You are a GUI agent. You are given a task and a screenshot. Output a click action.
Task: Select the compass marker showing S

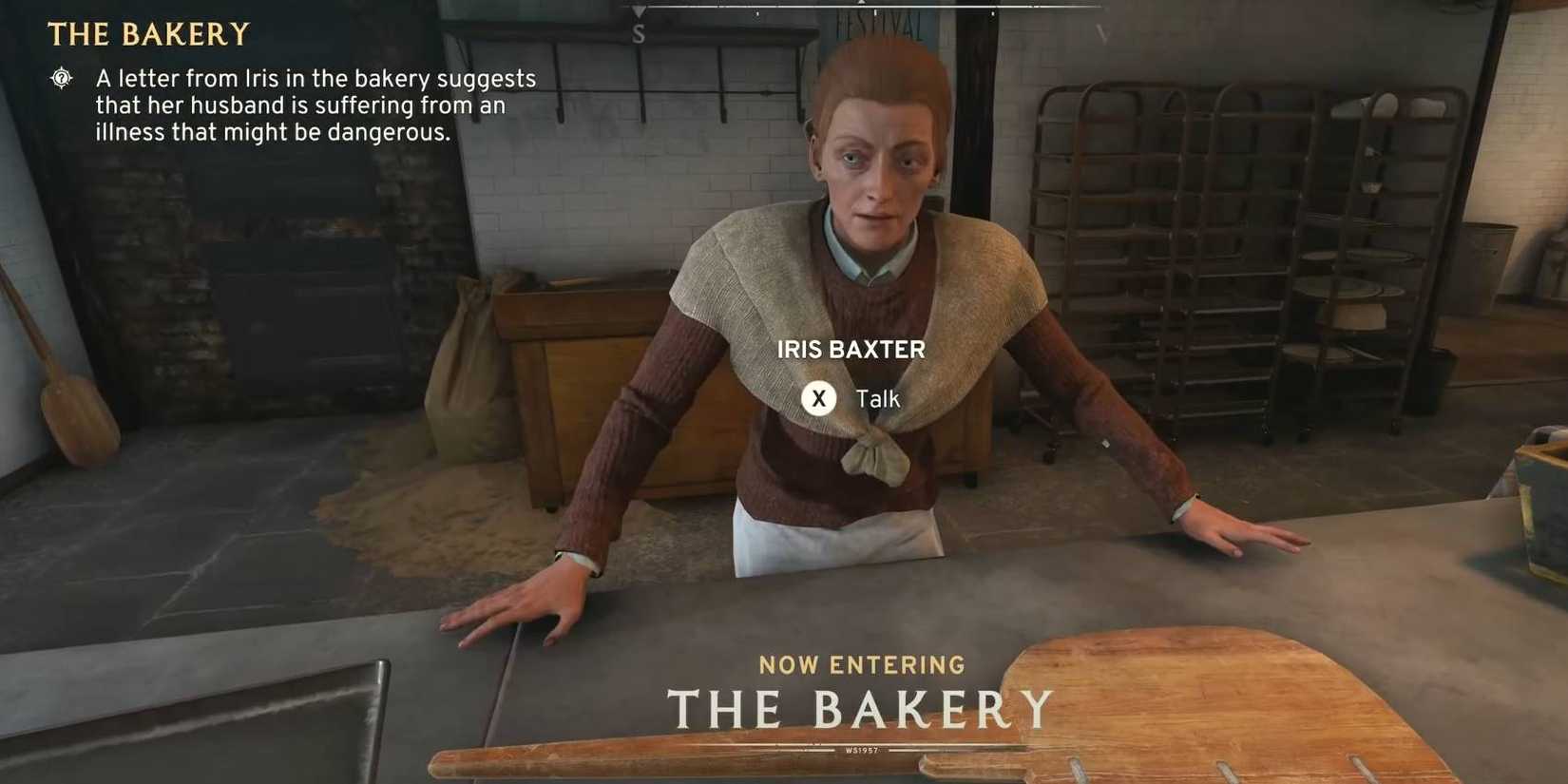[639, 33]
